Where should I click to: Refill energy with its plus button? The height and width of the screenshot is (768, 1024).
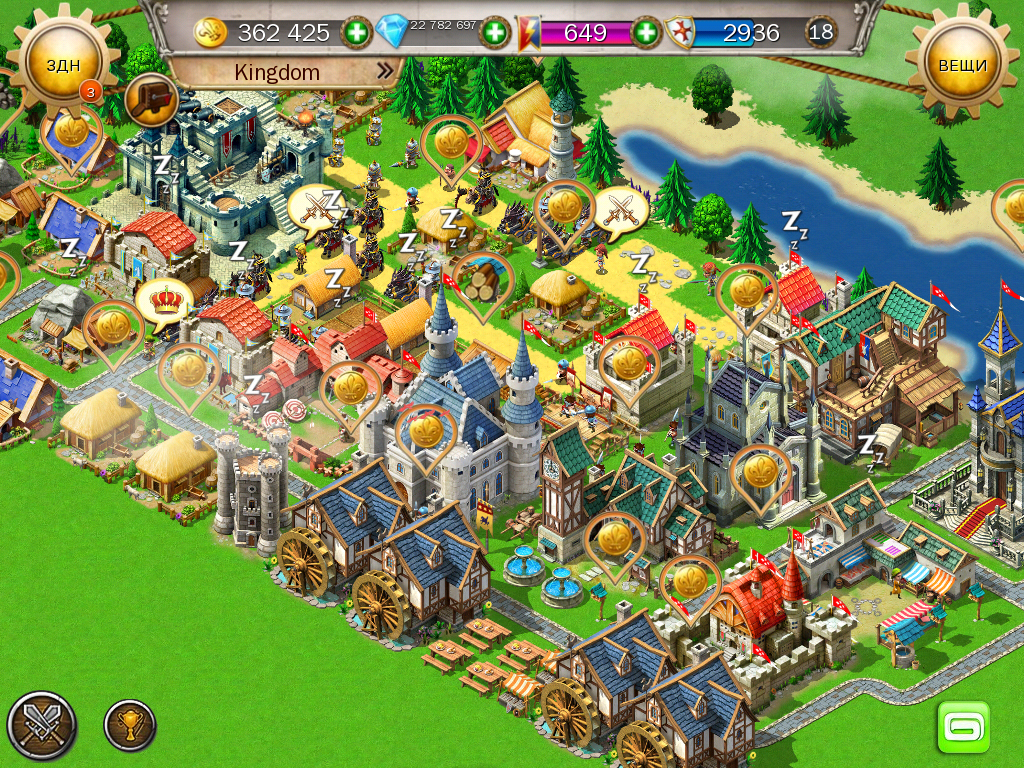tap(647, 33)
